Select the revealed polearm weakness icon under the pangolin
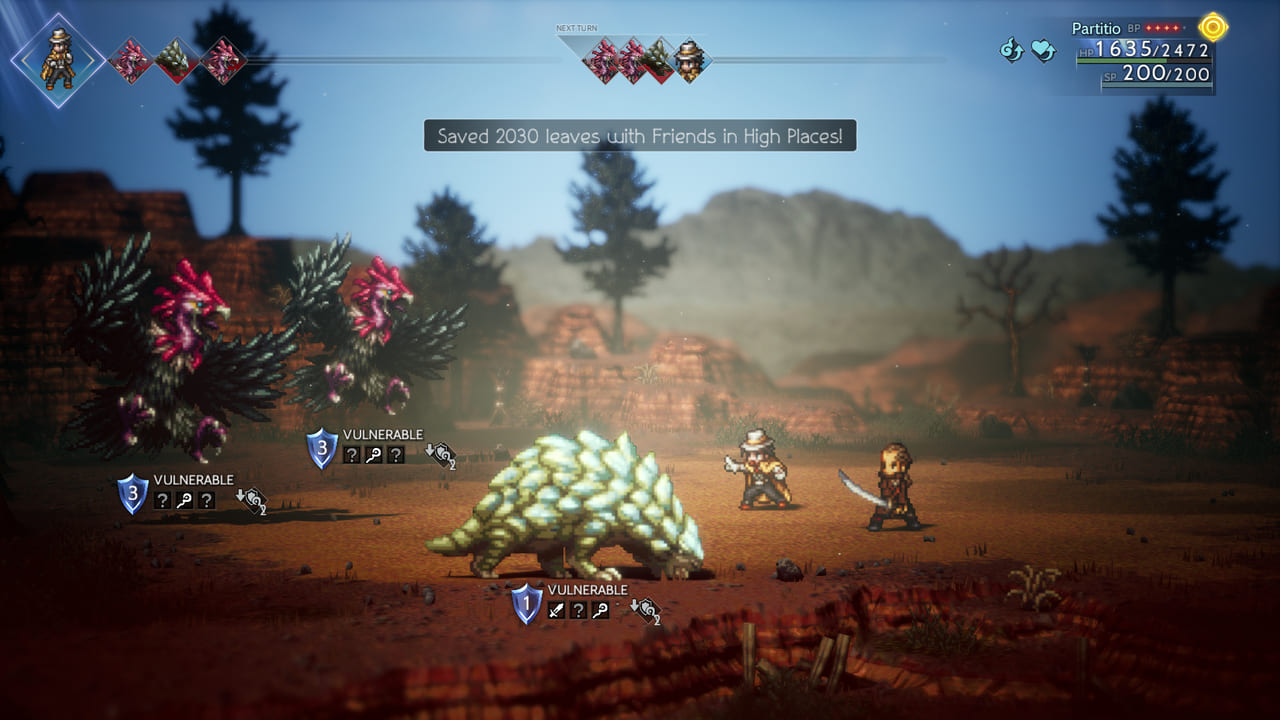Screen dimensions: 1280x720 coord(598,610)
